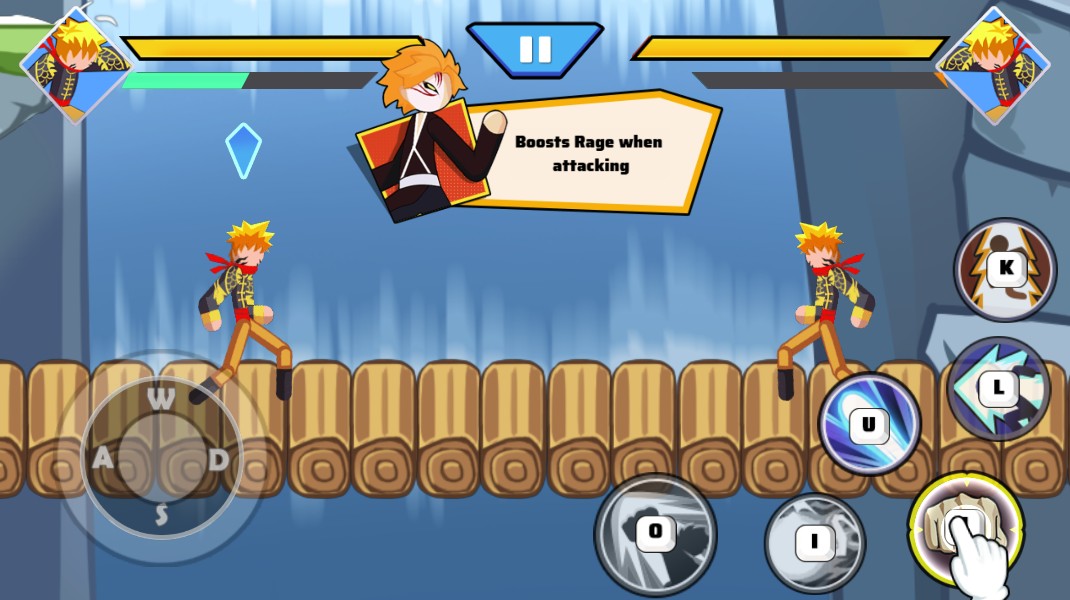Tap the S direction on the joystick
The width and height of the screenshot is (1070, 600).
tap(161, 516)
